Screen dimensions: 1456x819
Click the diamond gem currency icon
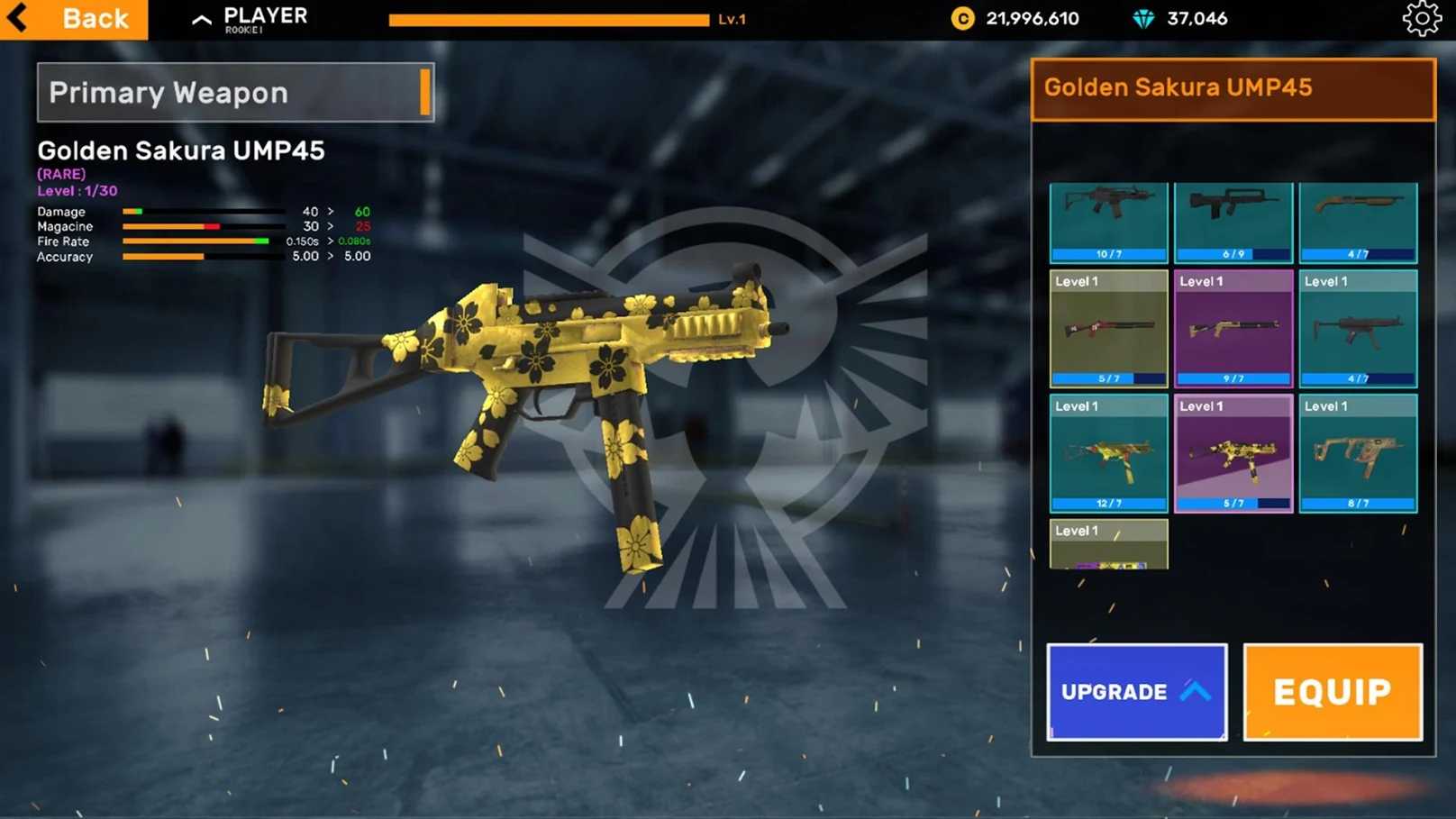(1143, 19)
